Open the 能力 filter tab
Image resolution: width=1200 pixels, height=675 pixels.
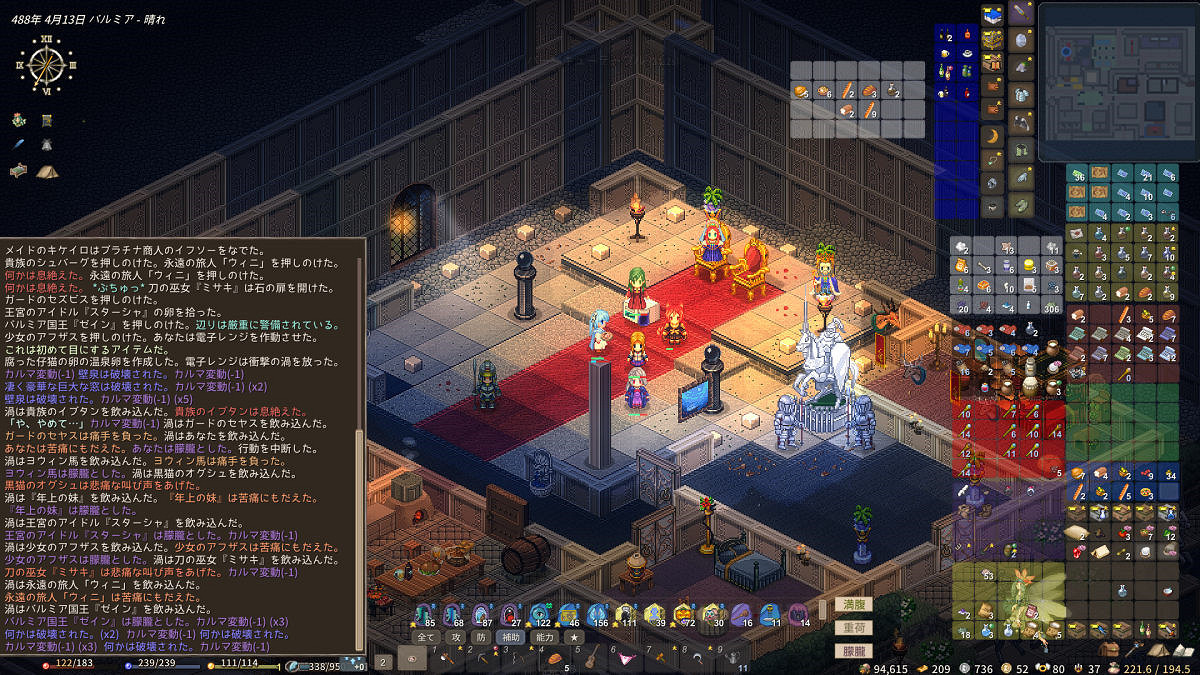[x=544, y=636]
